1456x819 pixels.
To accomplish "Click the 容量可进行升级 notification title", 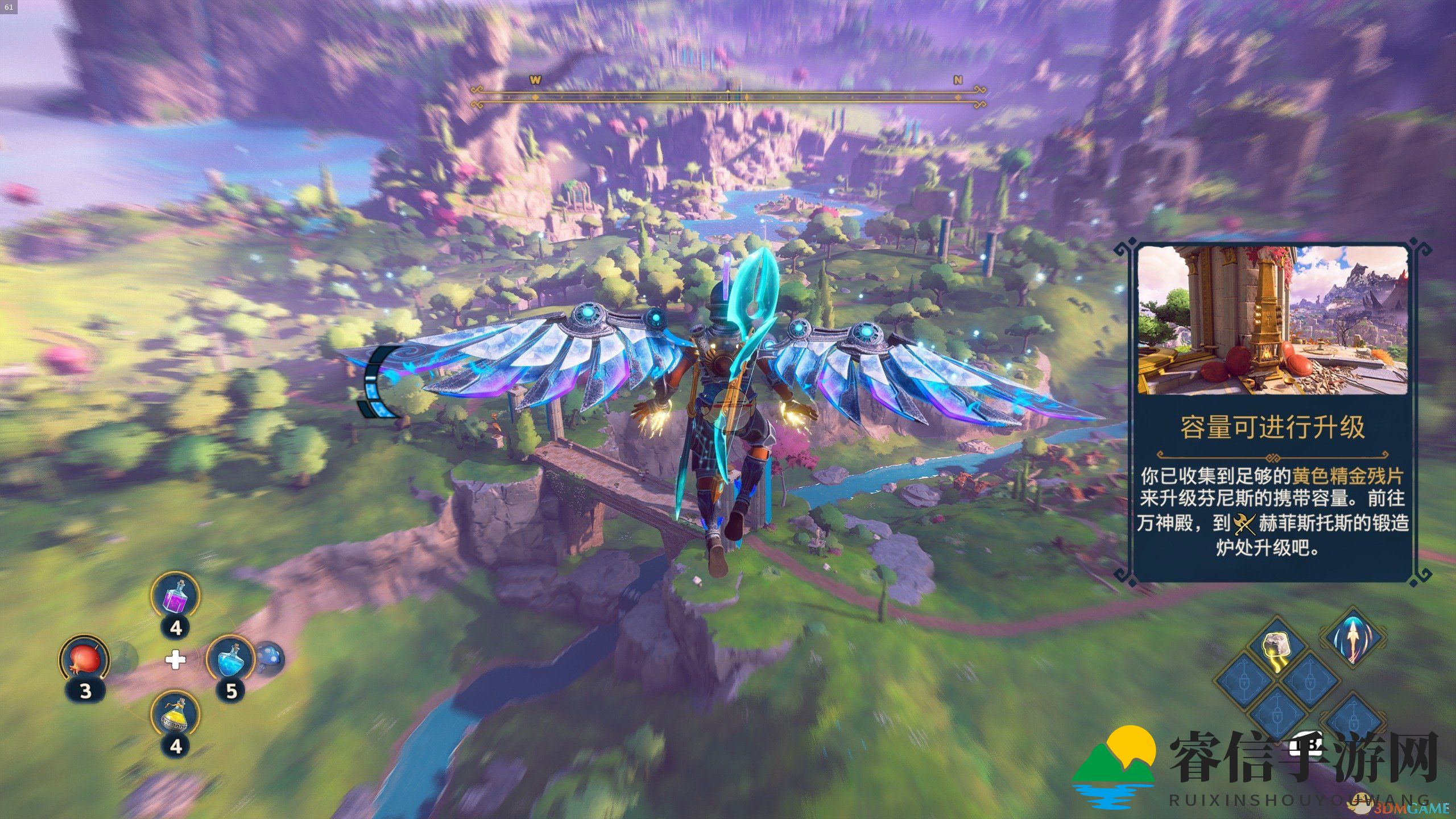I will coord(1273,428).
